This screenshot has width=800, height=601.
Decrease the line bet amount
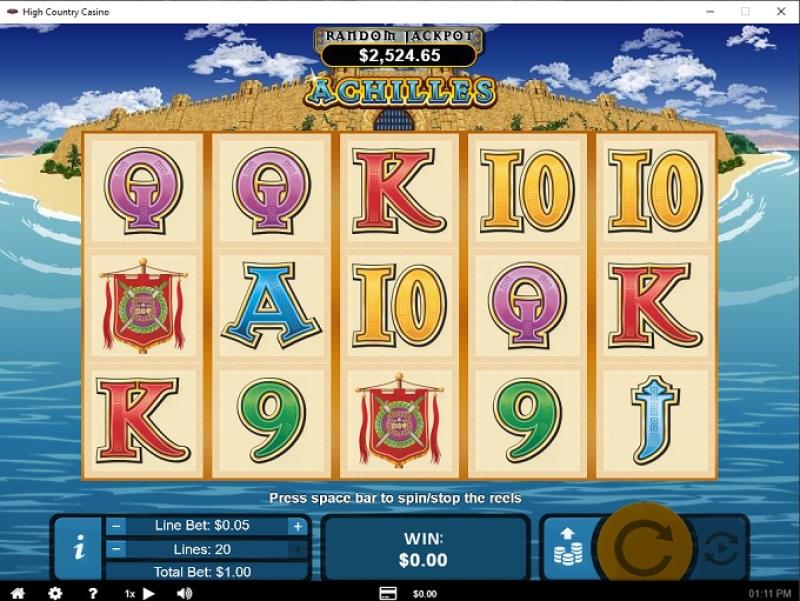(x=117, y=526)
